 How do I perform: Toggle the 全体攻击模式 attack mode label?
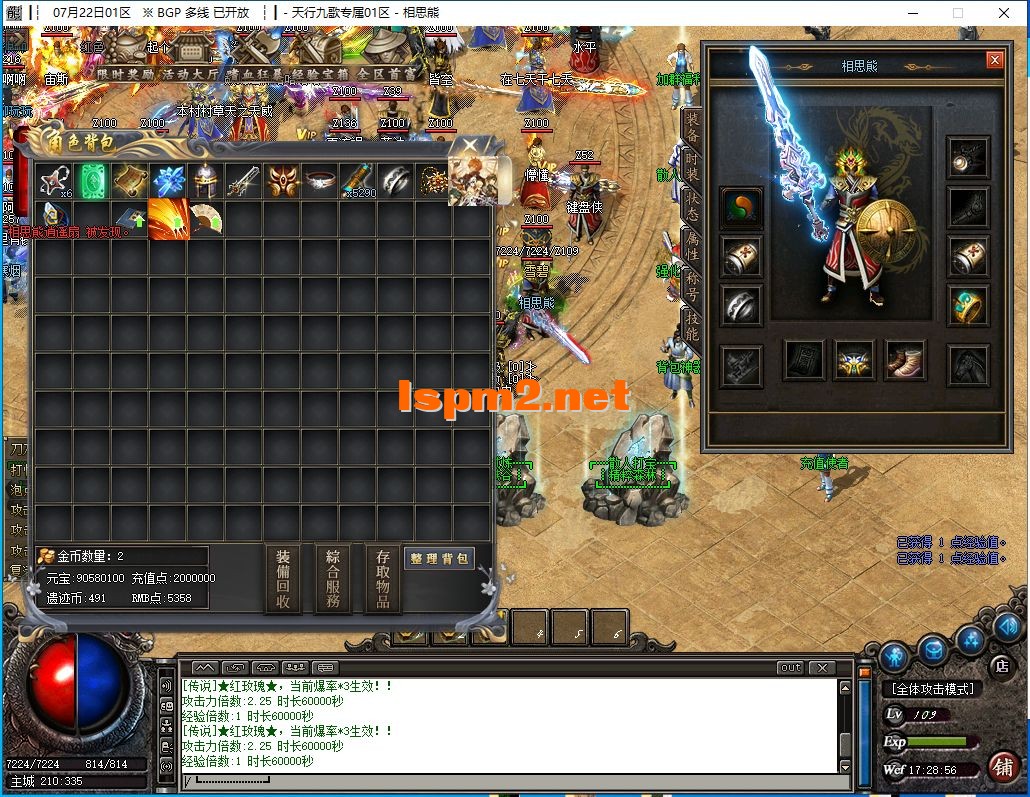(931, 689)
